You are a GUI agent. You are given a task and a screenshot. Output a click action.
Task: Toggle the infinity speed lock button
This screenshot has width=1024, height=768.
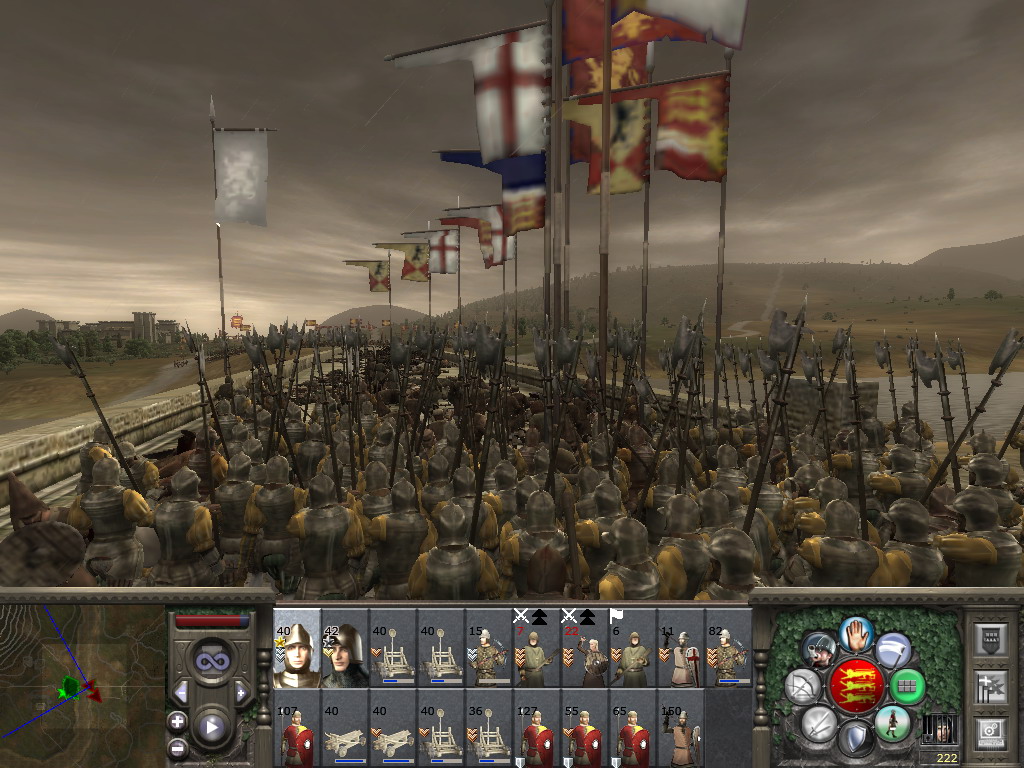[x=211, y=660]
